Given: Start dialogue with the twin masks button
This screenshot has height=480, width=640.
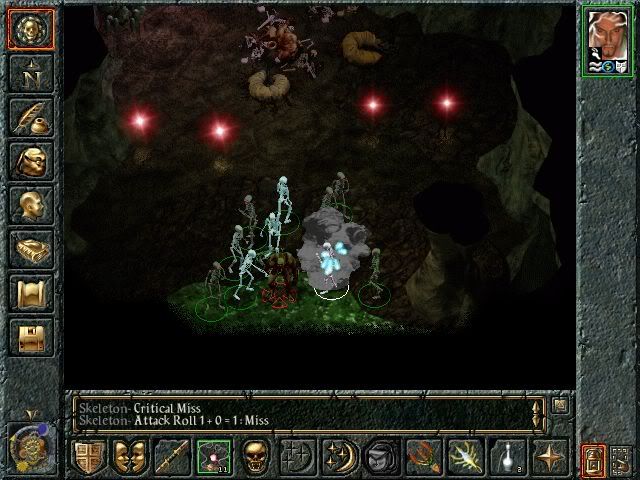Looking at the screenshot, I should point(129,456).
